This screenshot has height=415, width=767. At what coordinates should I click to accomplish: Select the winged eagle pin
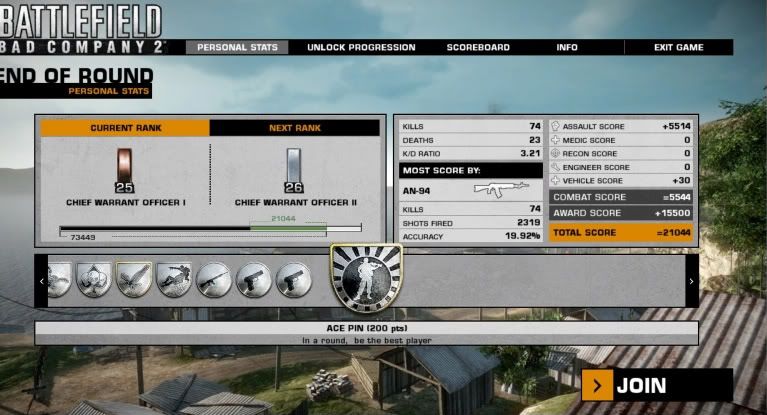pyautogui.click(x=134, y=281)
